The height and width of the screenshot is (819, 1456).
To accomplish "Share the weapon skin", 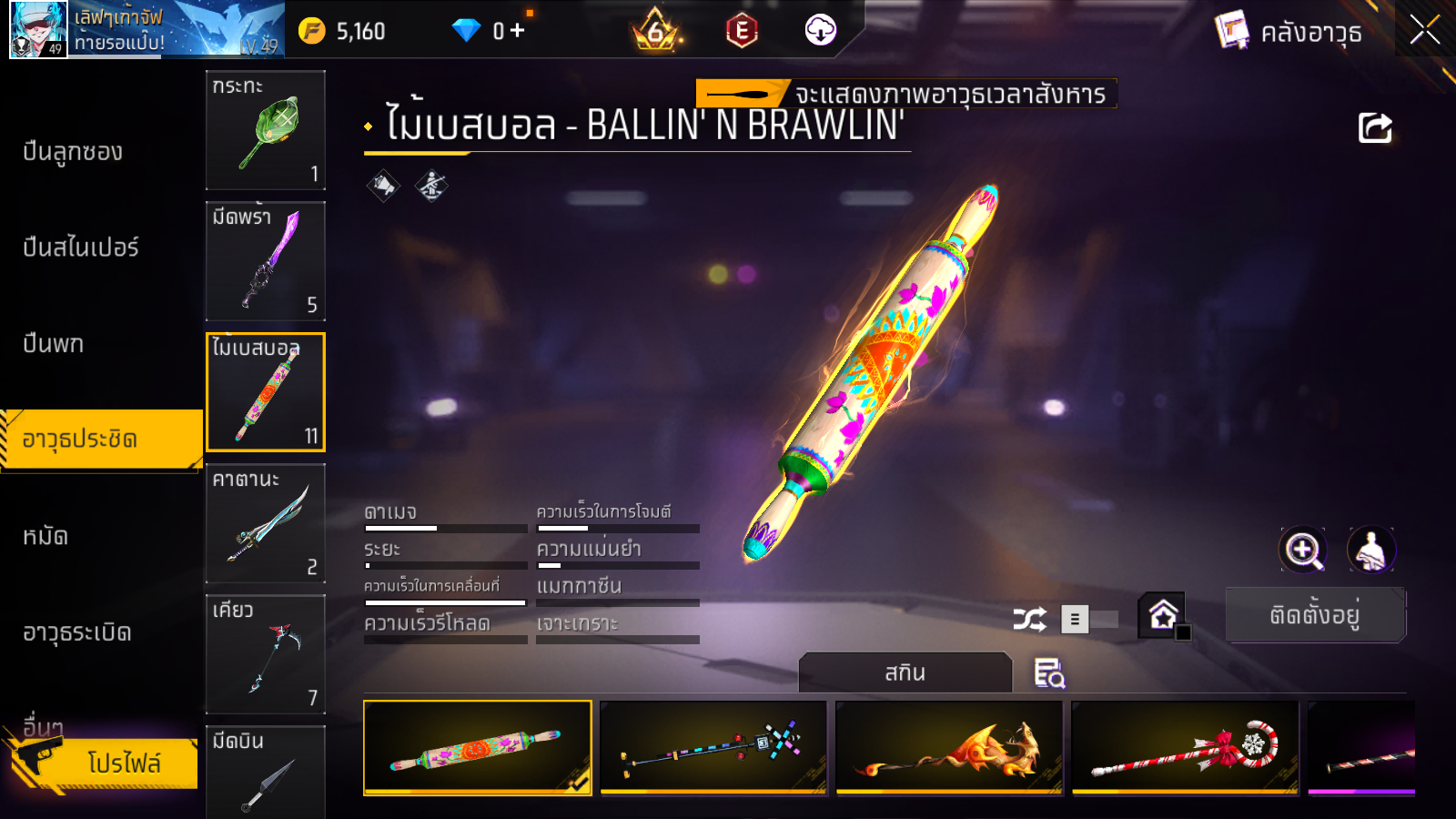I will coord(1375,128).
